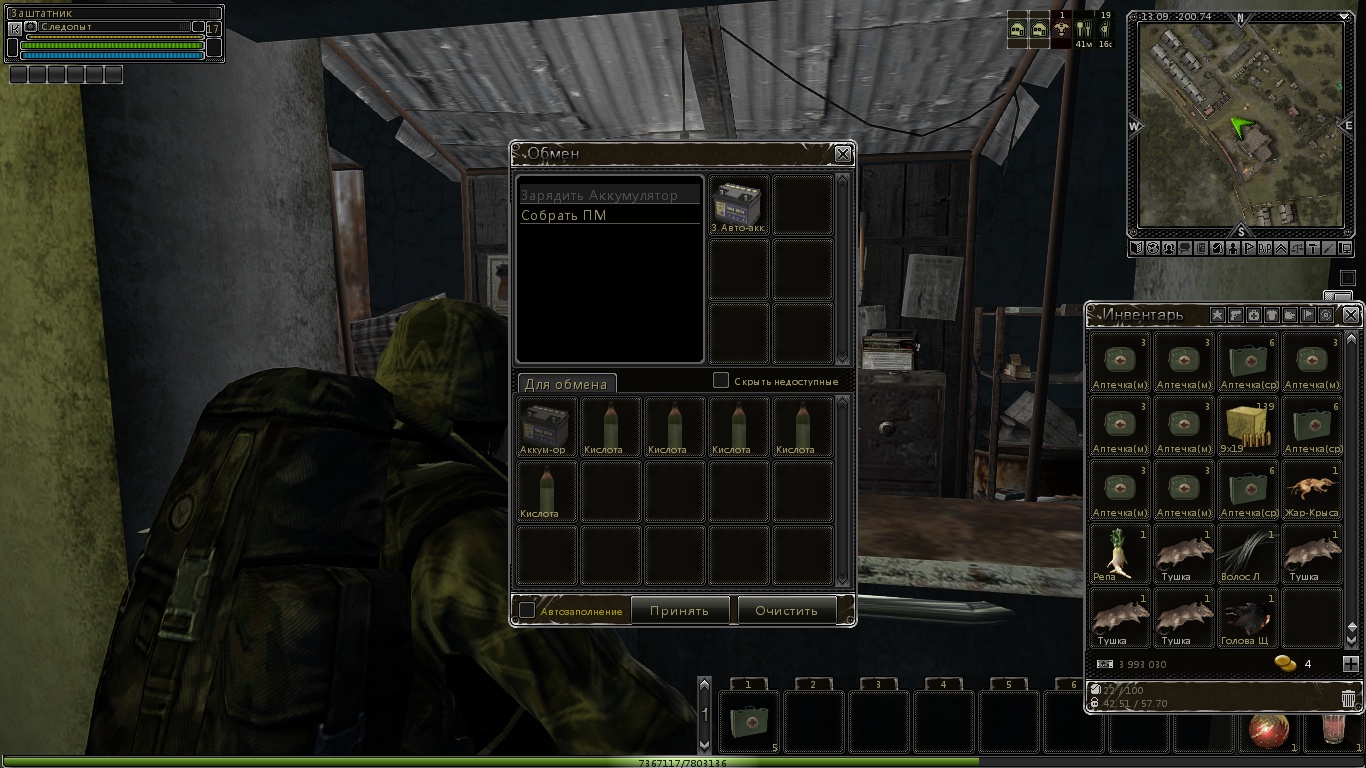Select the Голова Щ inventory item
Image resolution: width=1366 pixels, height=768 pixels.
click(1246, 617)
